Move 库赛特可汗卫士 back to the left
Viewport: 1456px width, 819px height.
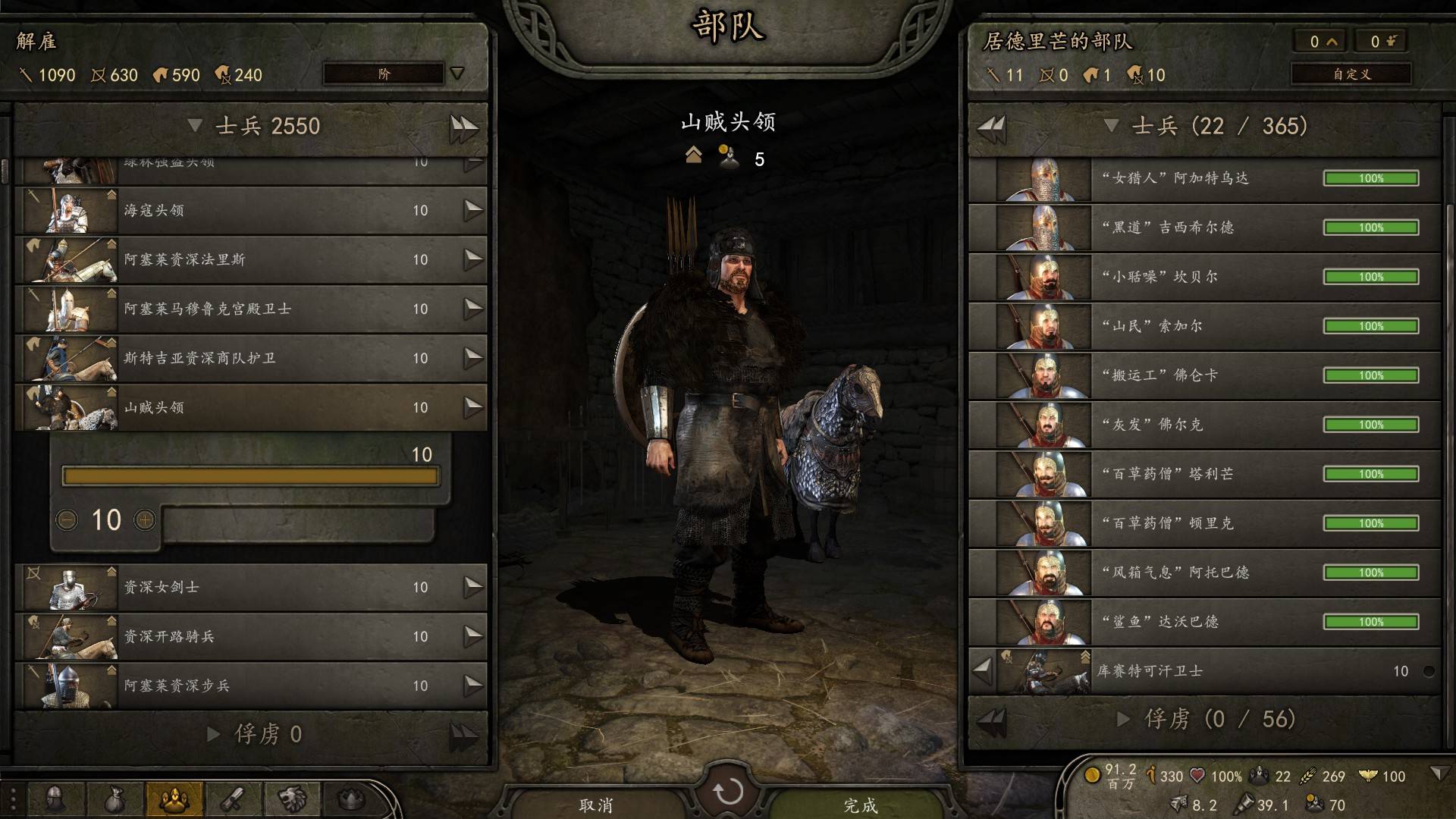click(x=982, y=670)
